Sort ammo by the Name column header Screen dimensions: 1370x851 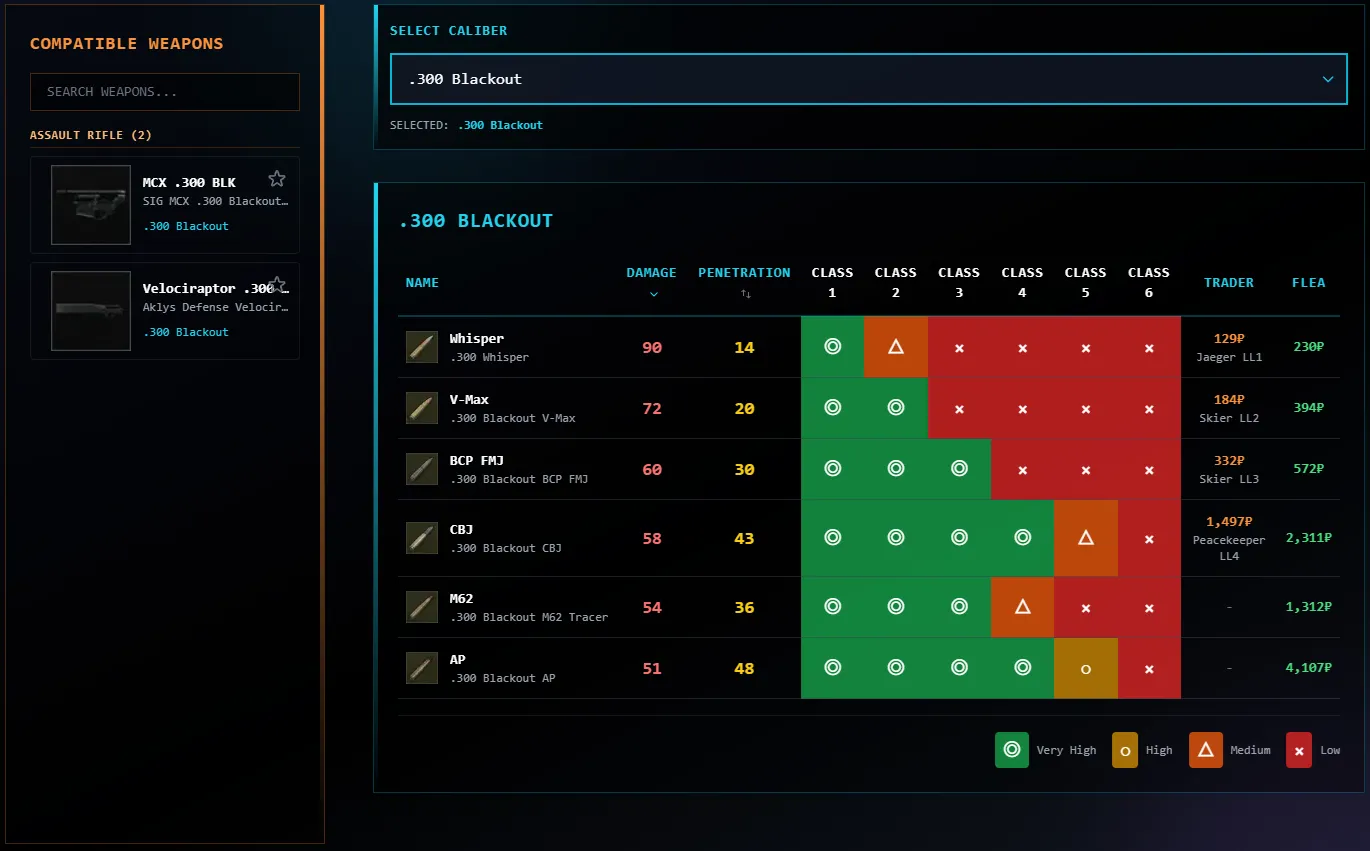[x=422, y=283]
